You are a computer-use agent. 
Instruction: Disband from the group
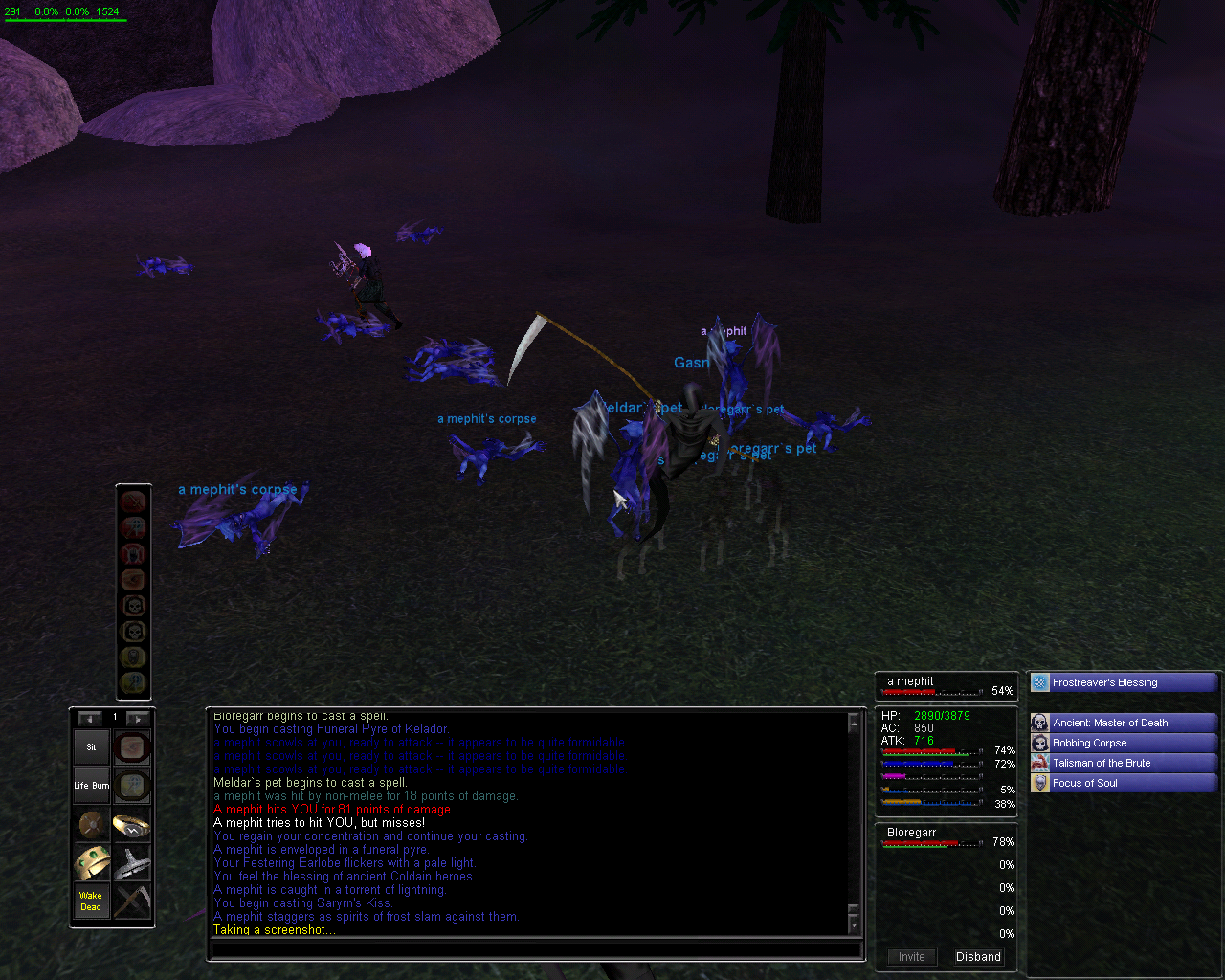point(978,957)
